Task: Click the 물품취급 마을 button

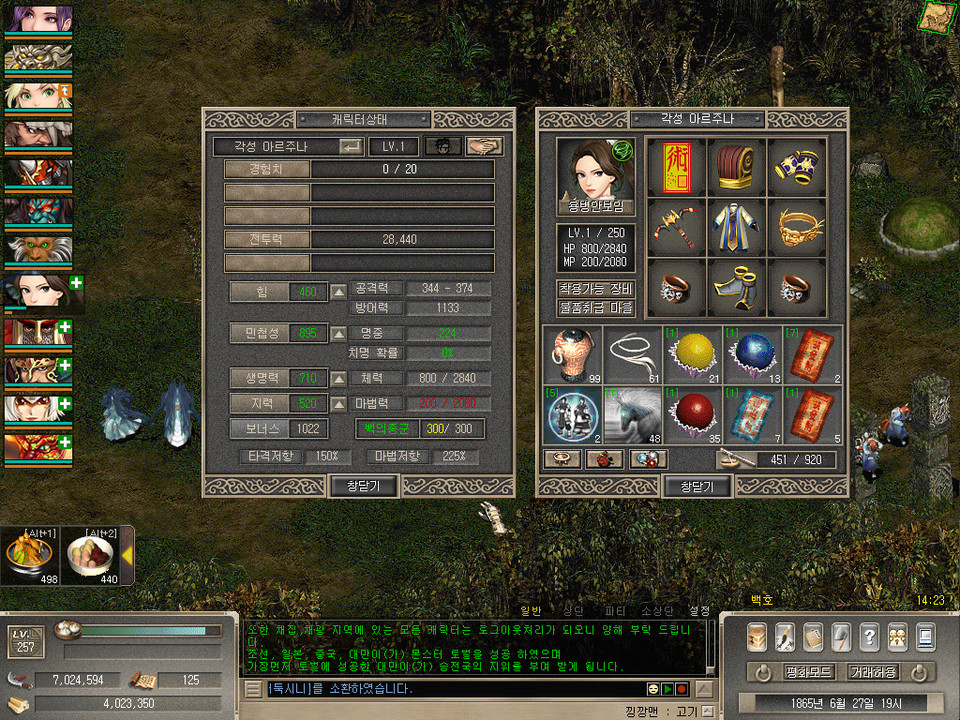Action: pos(596,308)
